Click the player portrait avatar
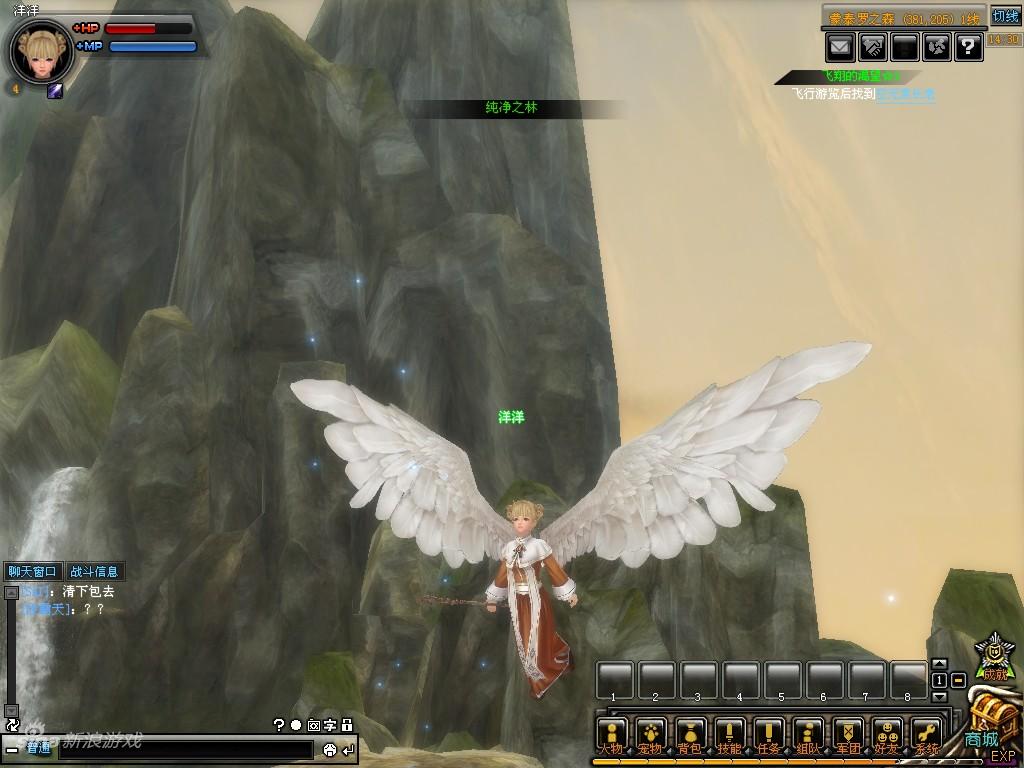1024x768 pixels. pyautogui.click(x=41, y=51)
